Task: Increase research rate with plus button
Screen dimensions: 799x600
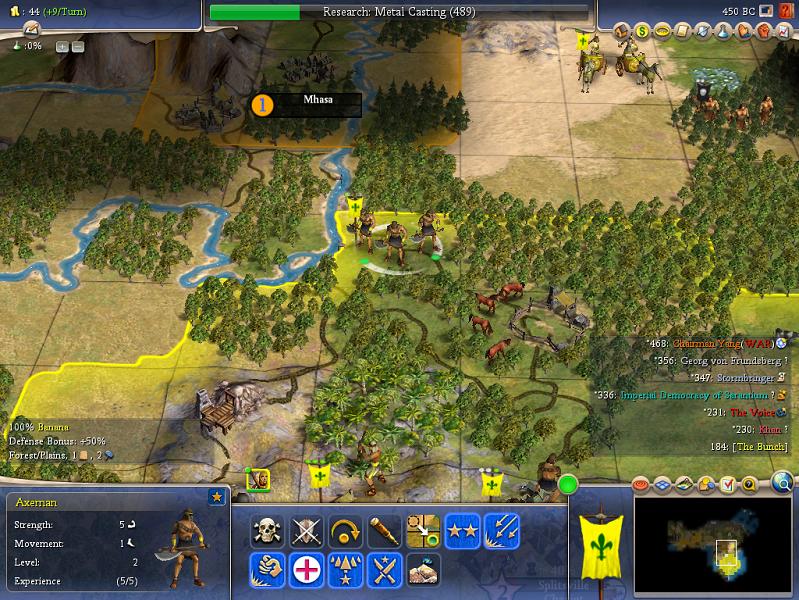Action: (x=62, y=46)
